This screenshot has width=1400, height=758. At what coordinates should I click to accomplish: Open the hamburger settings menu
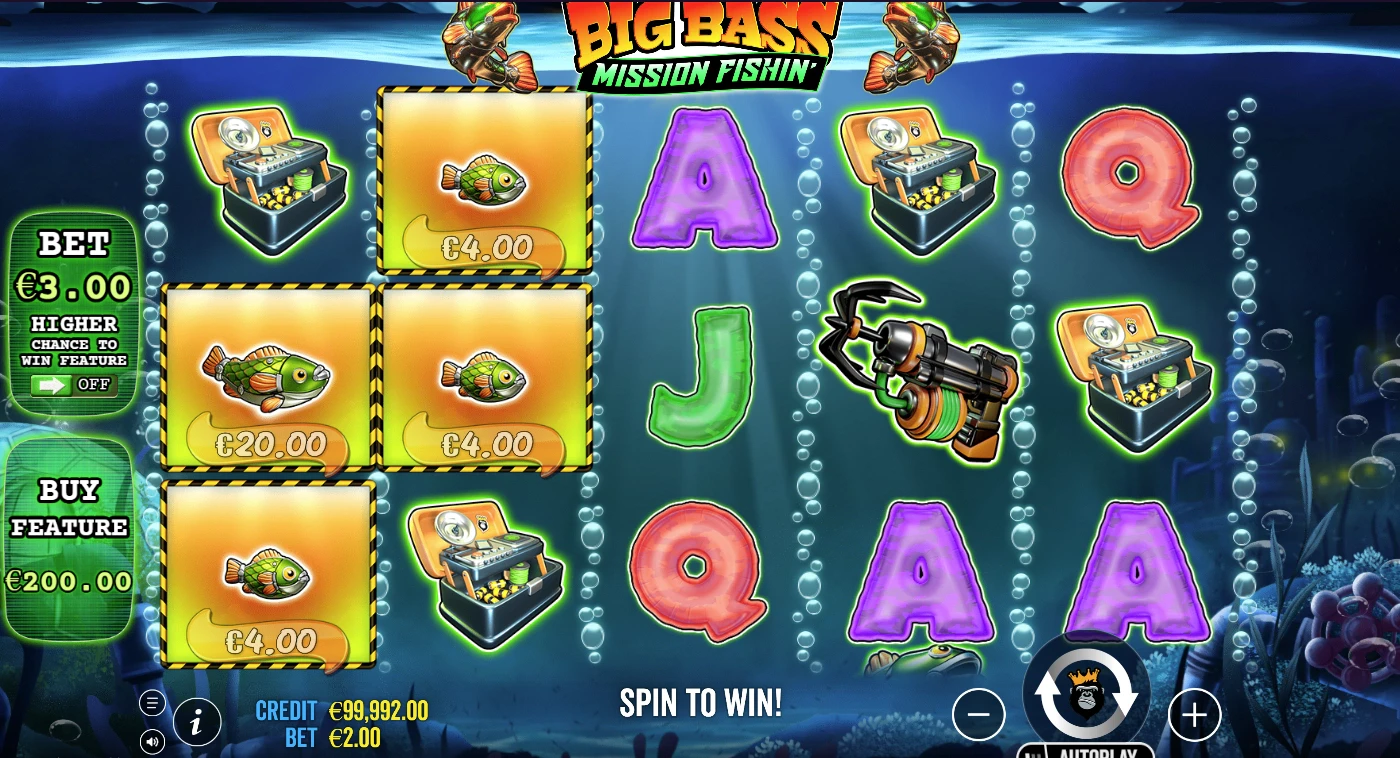tap(152, 703)
